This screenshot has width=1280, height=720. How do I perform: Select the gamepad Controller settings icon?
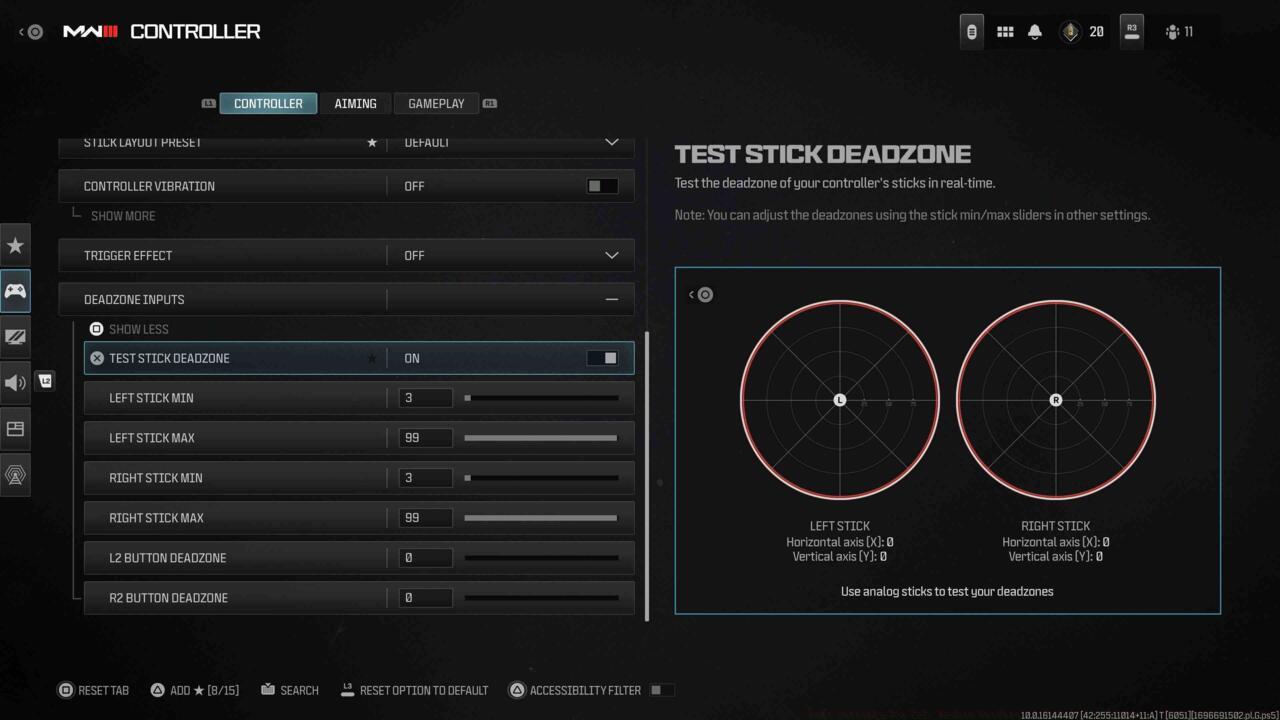[15, 291]
